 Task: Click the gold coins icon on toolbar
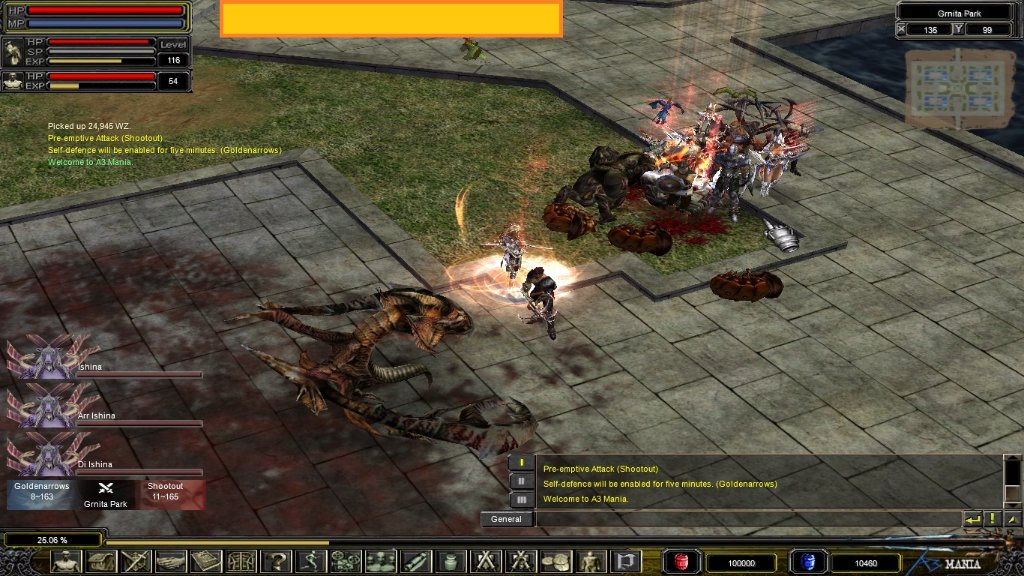tap(555, 562)
